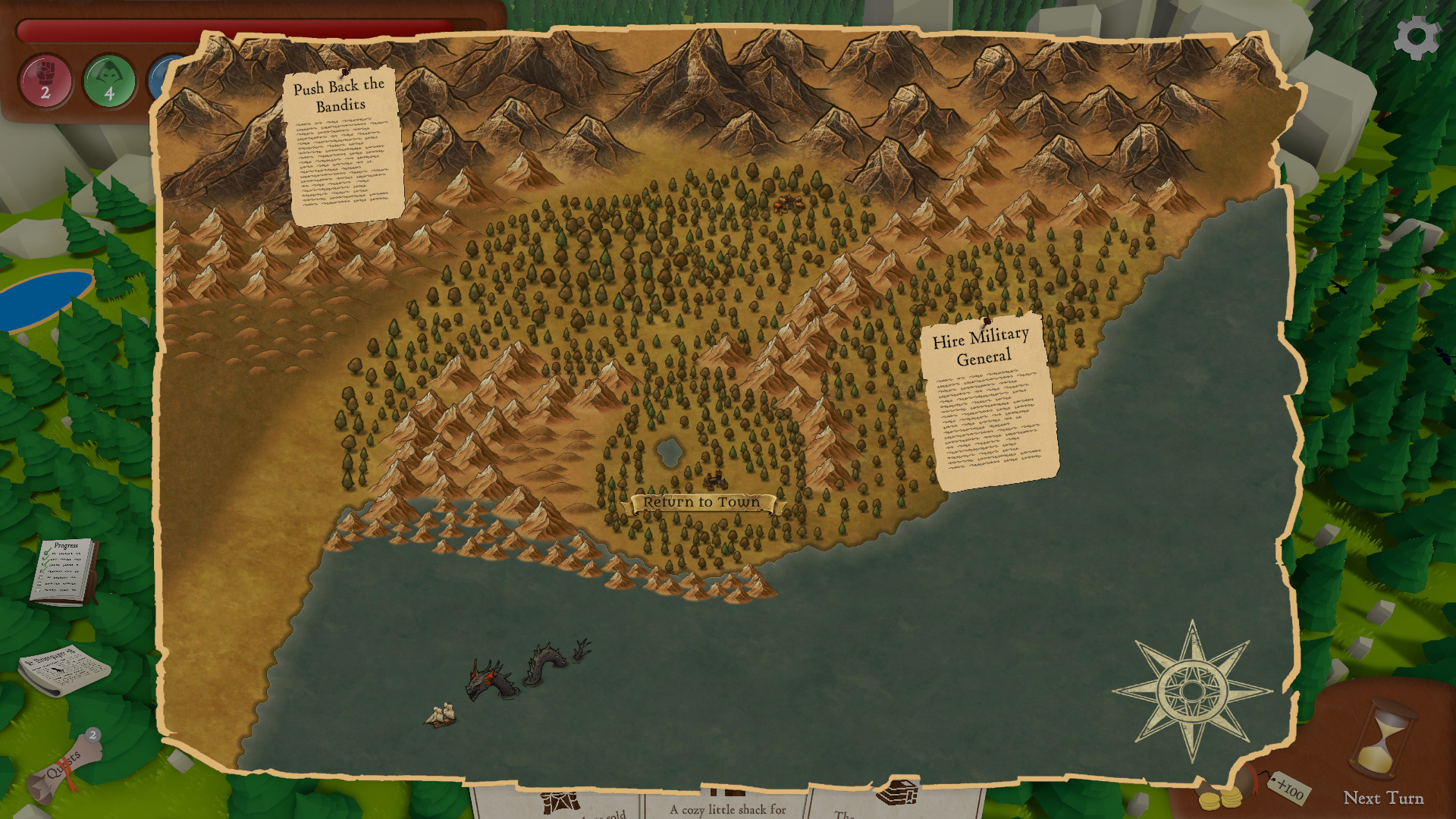Read the newspaper
Image resolution: width=1456 pixels, height=819 pixels.
pos(63,670)
